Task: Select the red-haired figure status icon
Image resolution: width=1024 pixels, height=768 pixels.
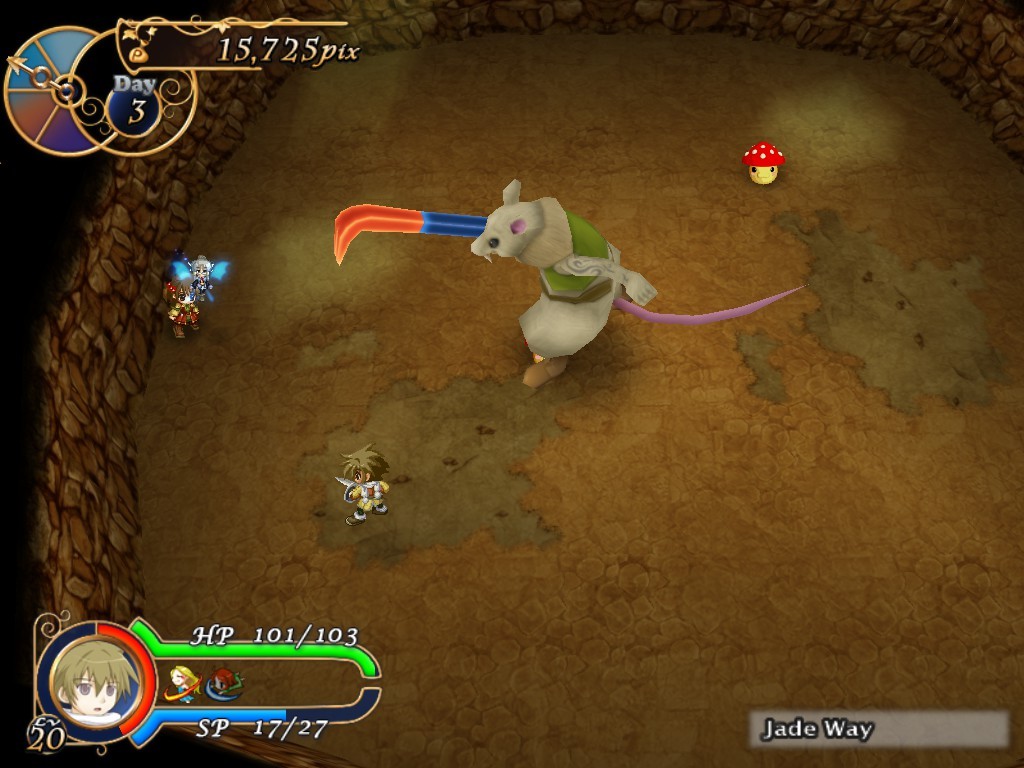Action: 226,683
